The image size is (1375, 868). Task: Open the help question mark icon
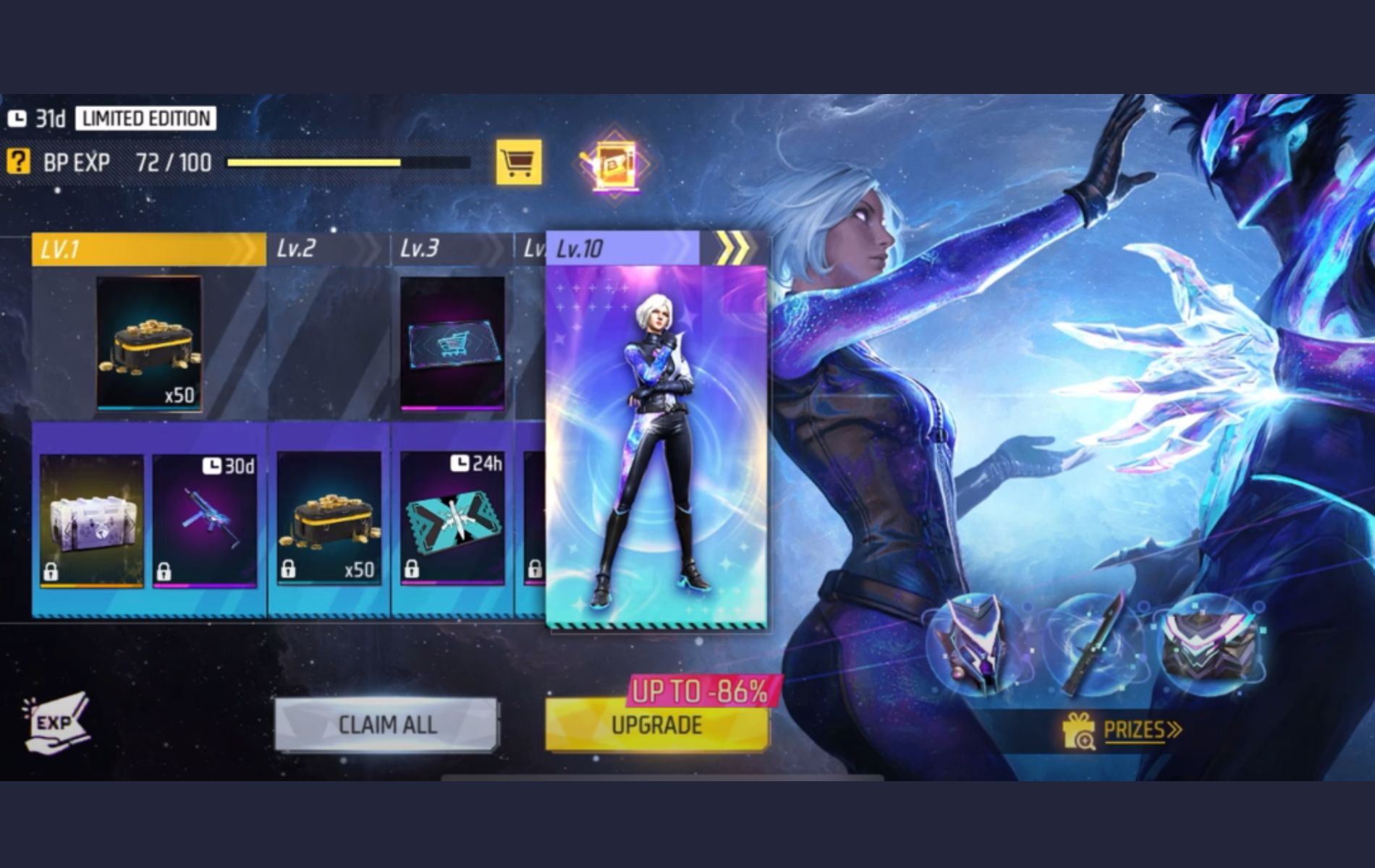[17, 161]
